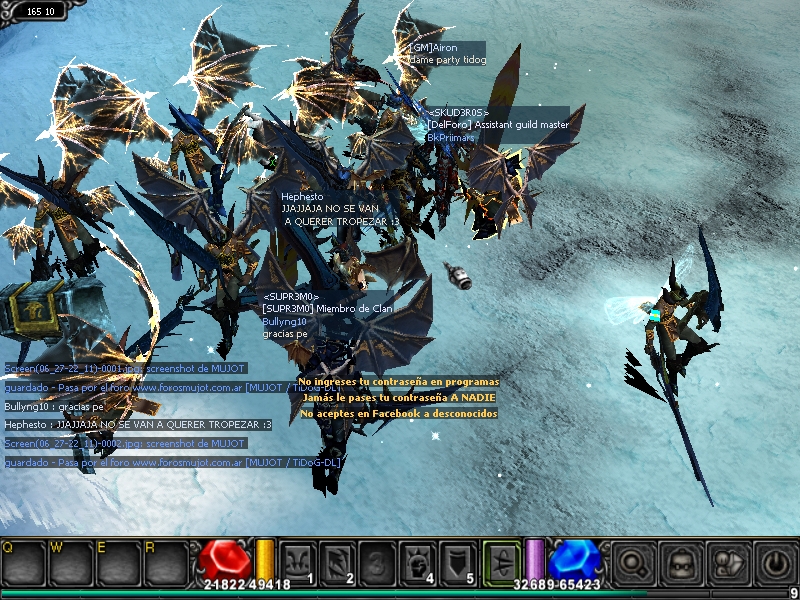Click Hephesto's message in the chat log
Image resolution: width=800 pixels, height=600 pixels.
pyautogui.click(x=138, y=425)
